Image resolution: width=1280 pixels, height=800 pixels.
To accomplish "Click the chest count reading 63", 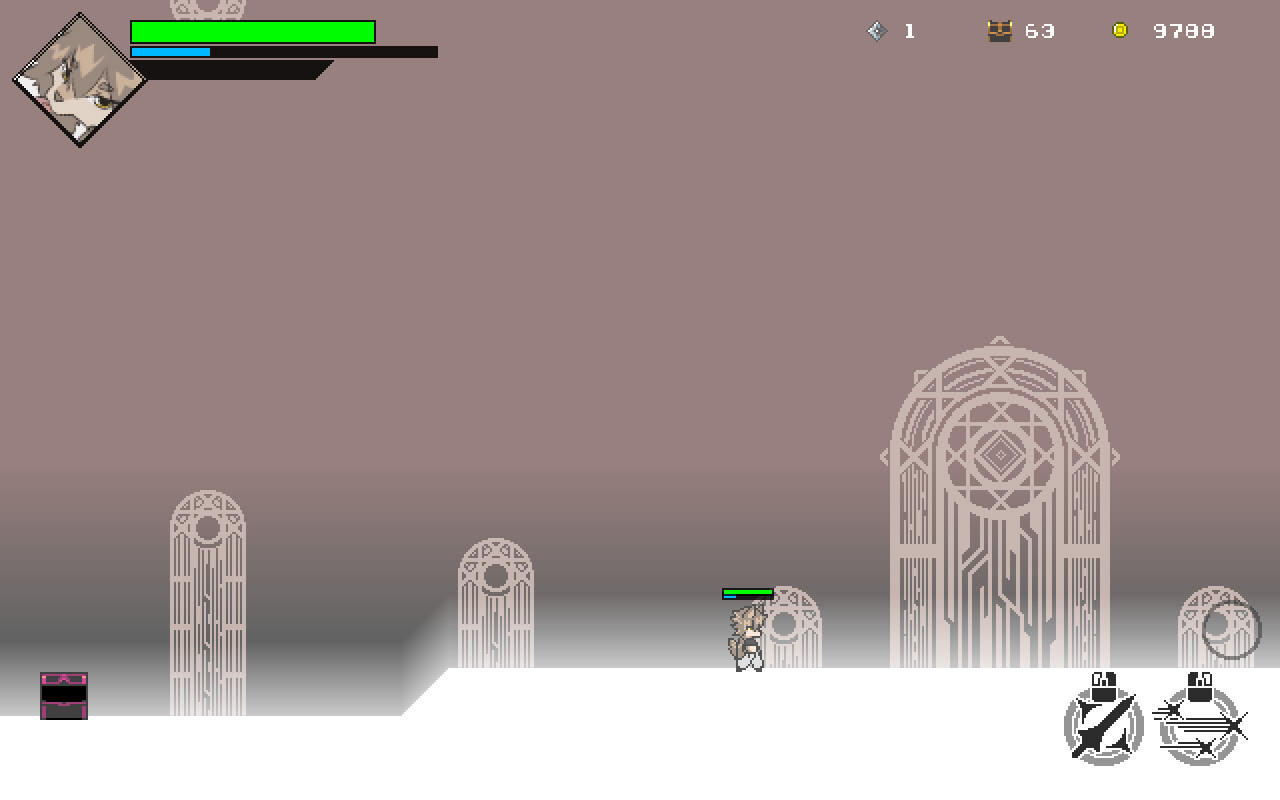I will coord(1041,31).
